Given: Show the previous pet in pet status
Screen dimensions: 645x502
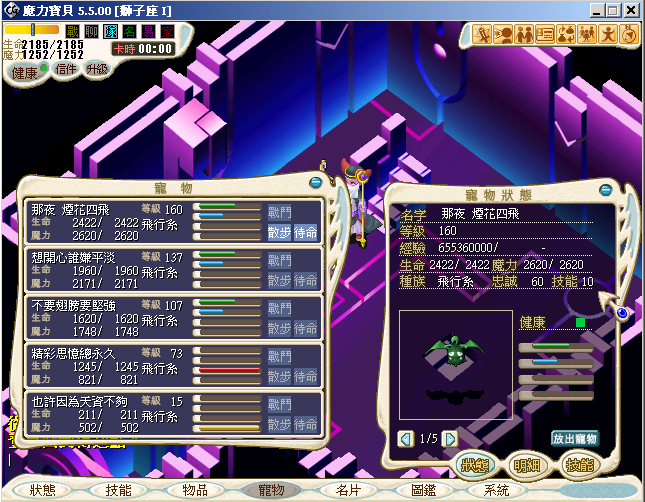Looking at the screenshot, I should coord(406,438).
